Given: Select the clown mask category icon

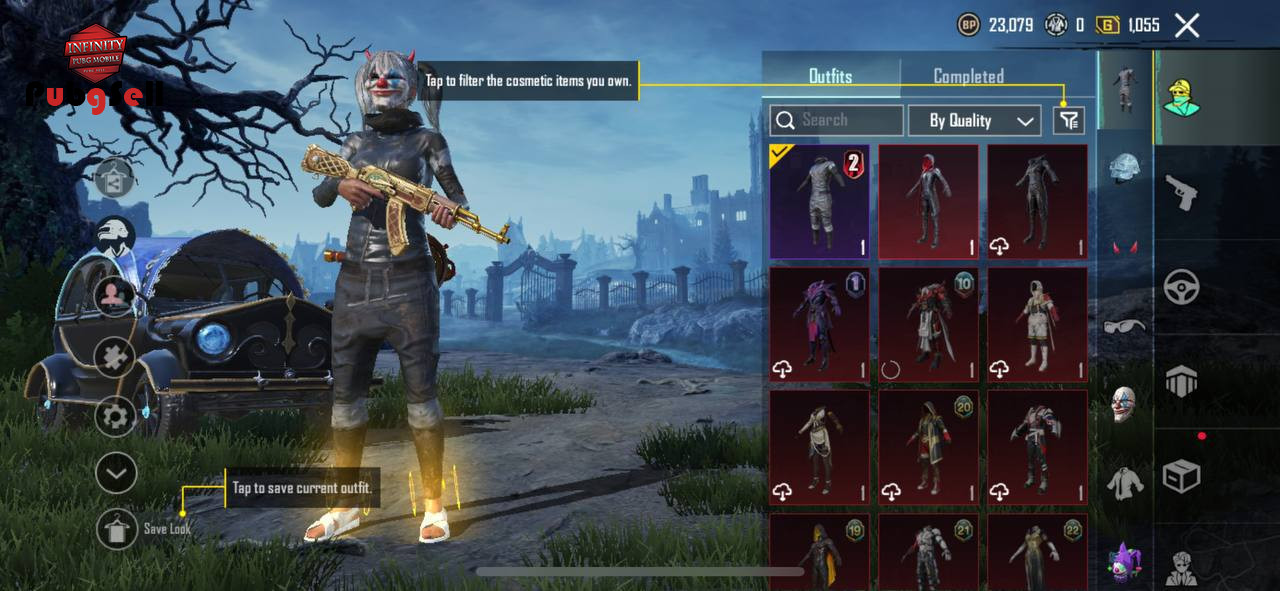Looking at the screenshot, I should point(1125,404).
